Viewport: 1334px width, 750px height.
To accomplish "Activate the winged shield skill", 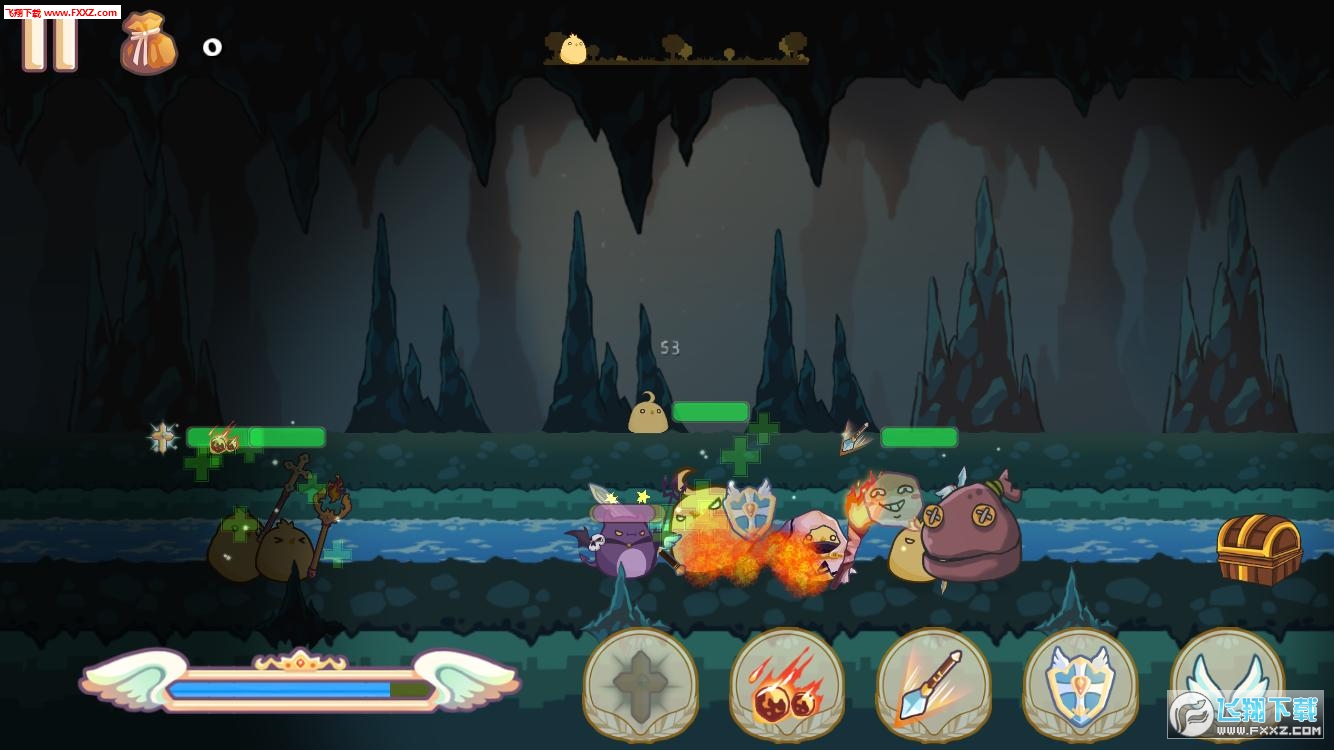I will [x=1080, y=685].
